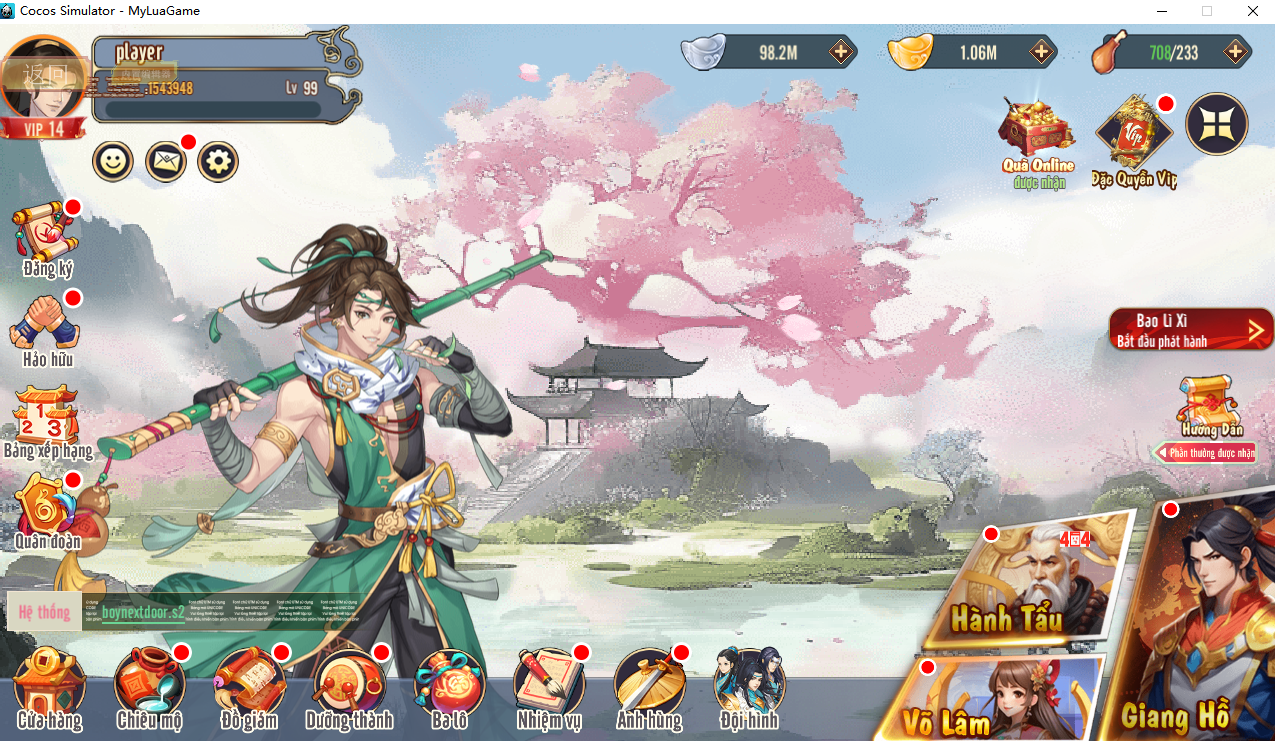Screen dimensions: 1275x741
Task: Claim the Quà Online gift chest
Action: (1037, 140)
